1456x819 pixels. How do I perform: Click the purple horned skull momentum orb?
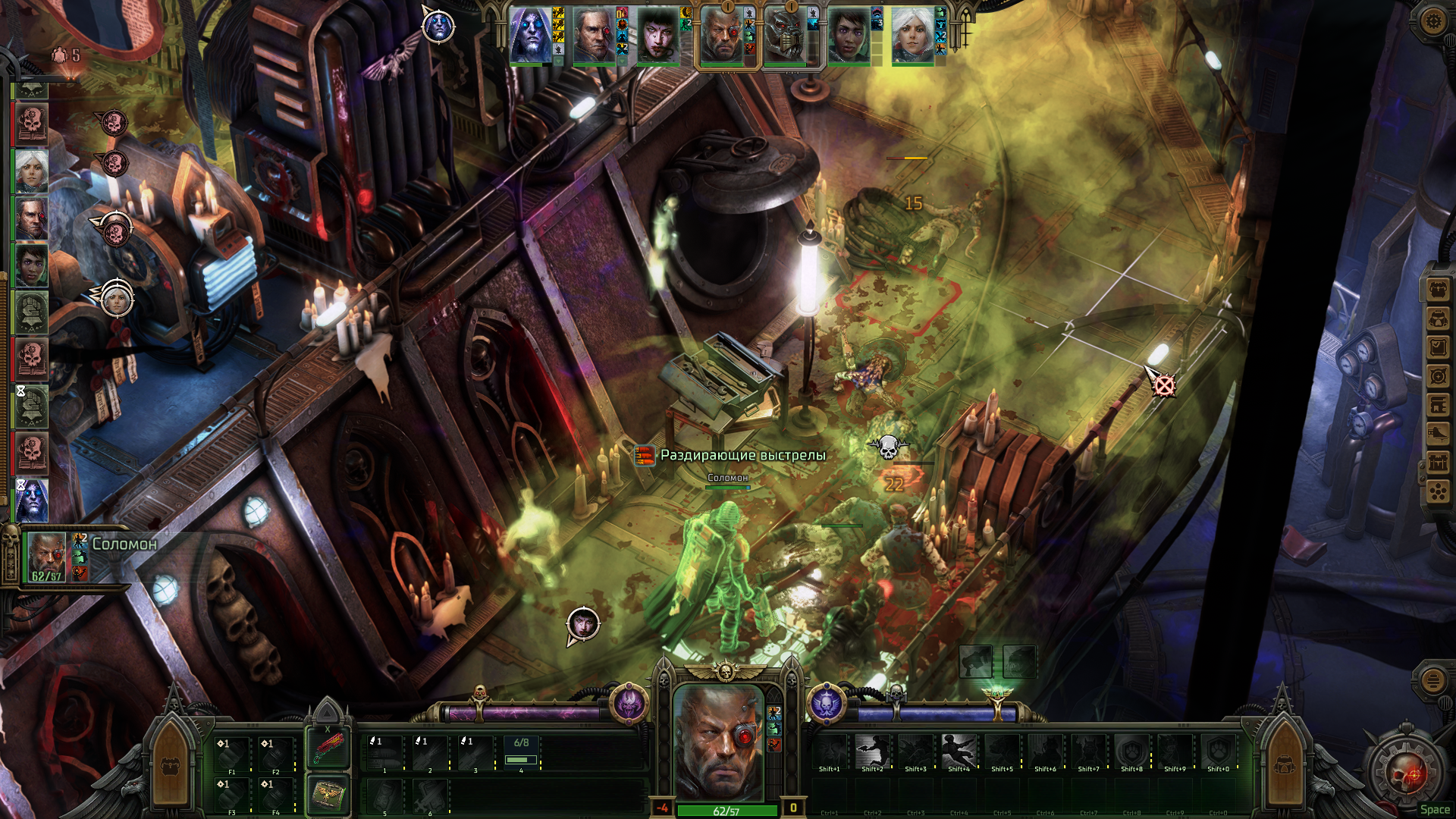click(629, 704)
